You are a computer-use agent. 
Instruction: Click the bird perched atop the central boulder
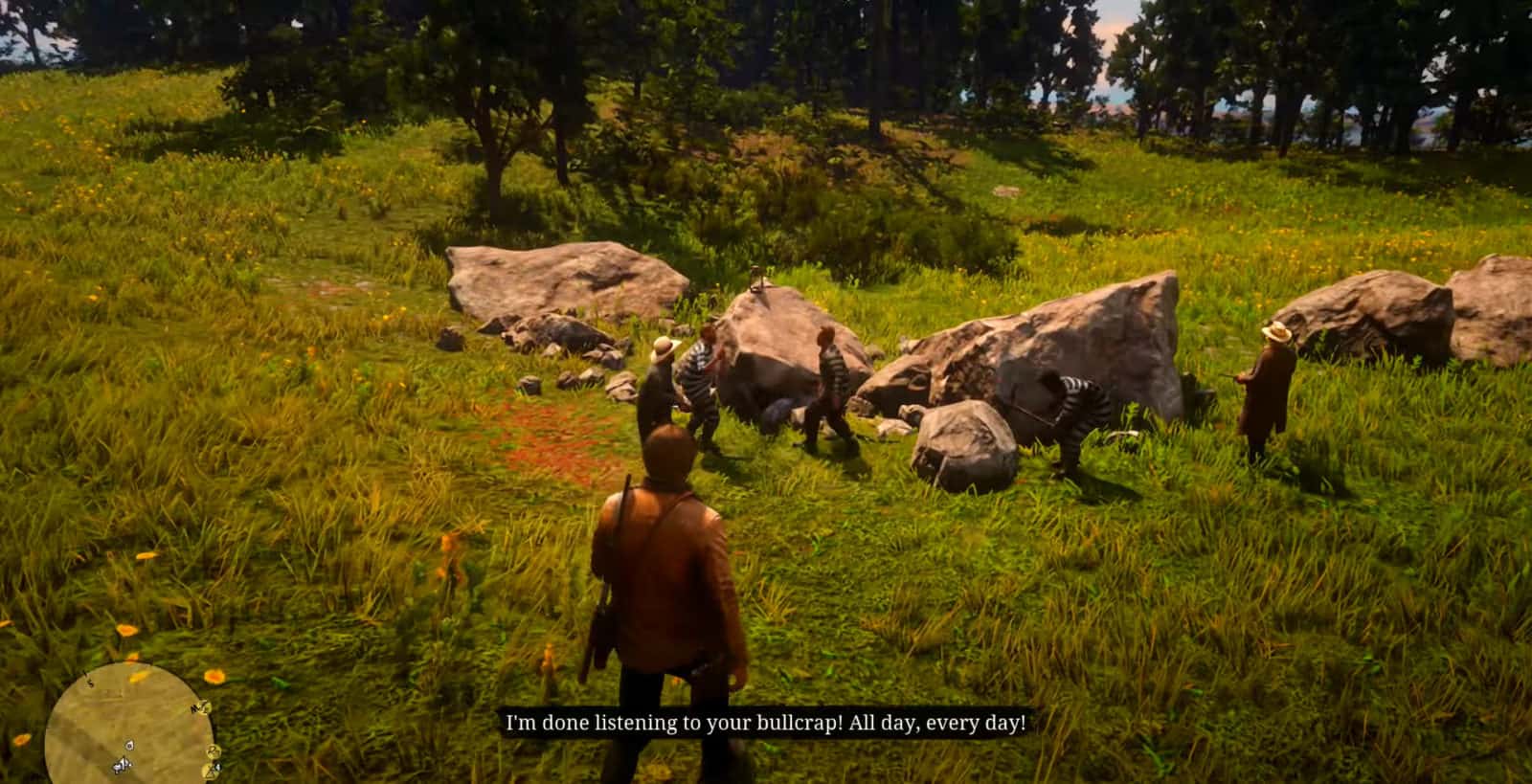tap(756, 282)
